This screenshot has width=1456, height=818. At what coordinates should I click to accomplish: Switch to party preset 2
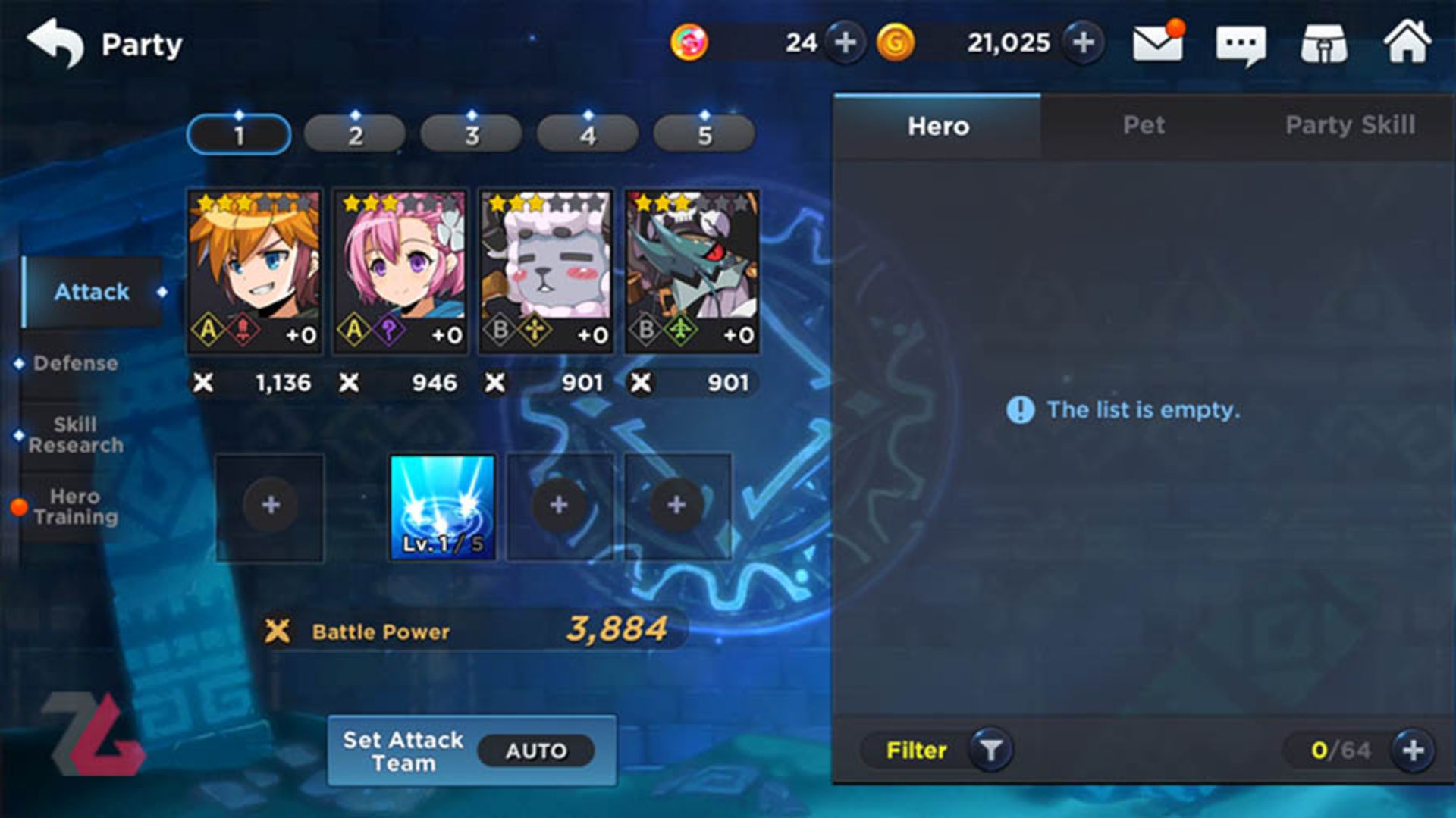(x=355, y=135)
